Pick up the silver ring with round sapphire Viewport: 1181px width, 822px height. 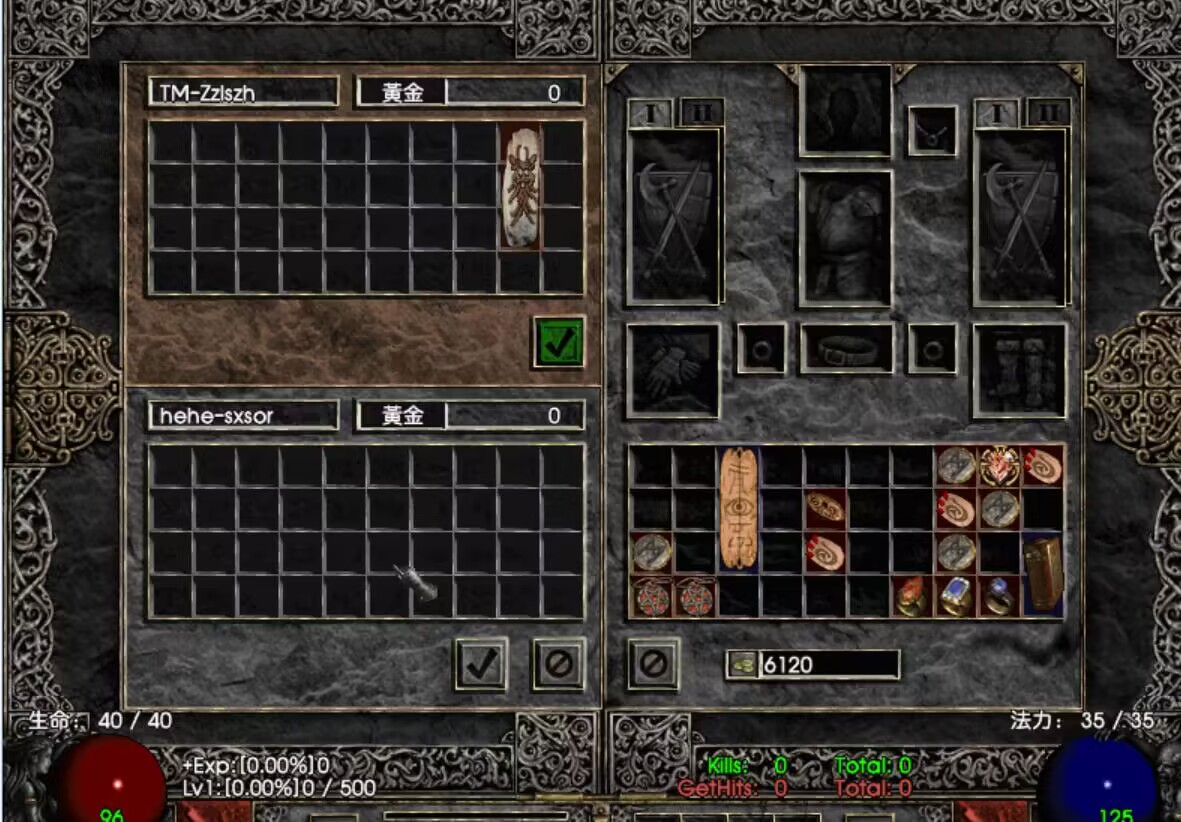[998, 596]
